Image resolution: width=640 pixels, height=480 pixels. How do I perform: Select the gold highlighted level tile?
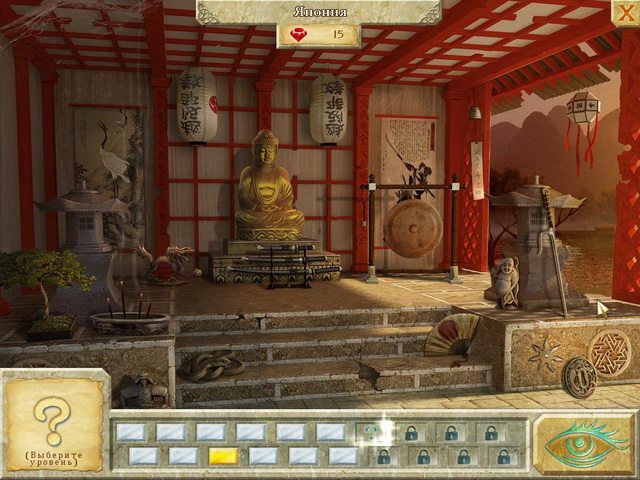click(x=223, y=456)
